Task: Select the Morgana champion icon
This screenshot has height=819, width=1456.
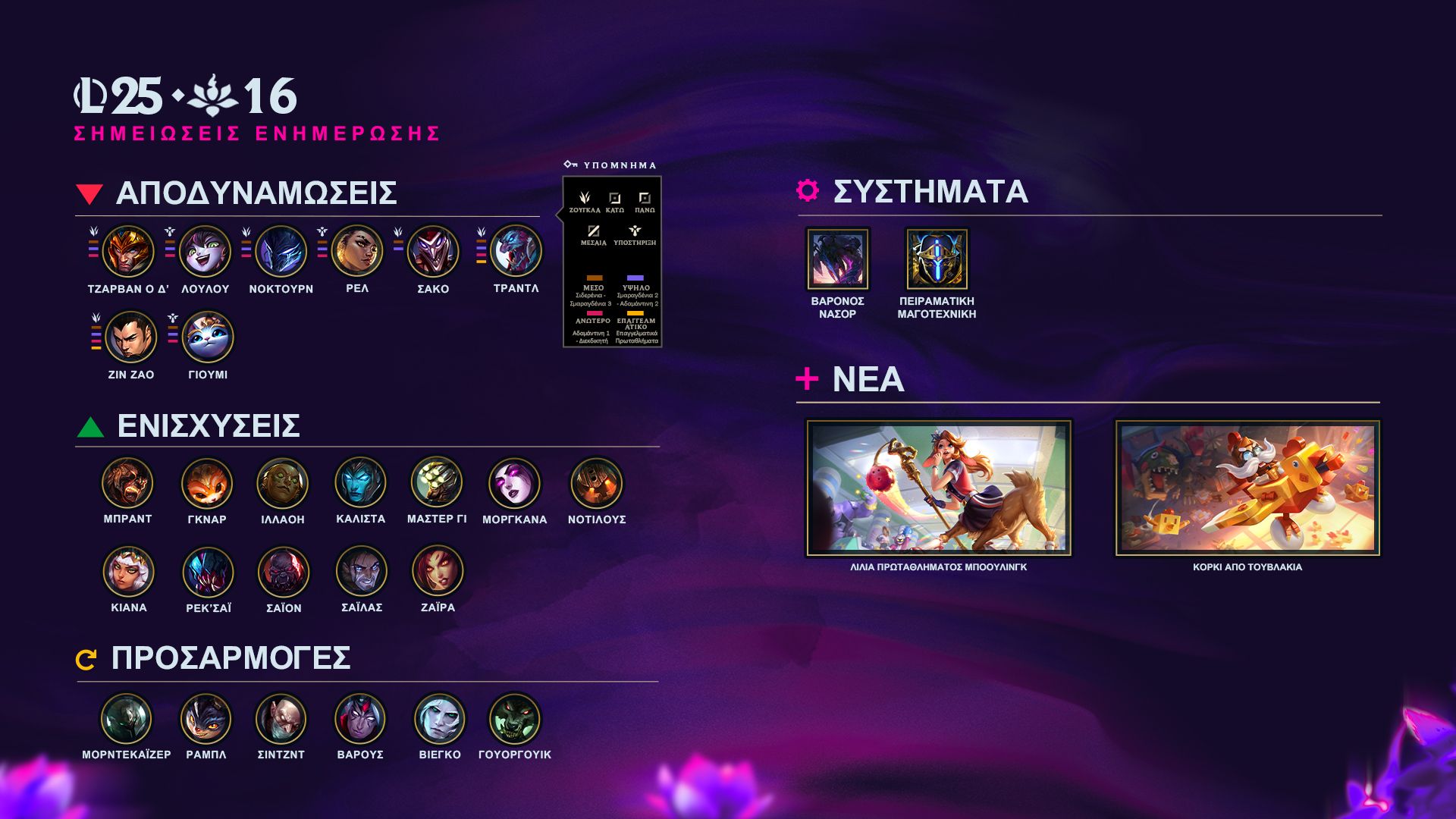Action: (x=515, y=483)
